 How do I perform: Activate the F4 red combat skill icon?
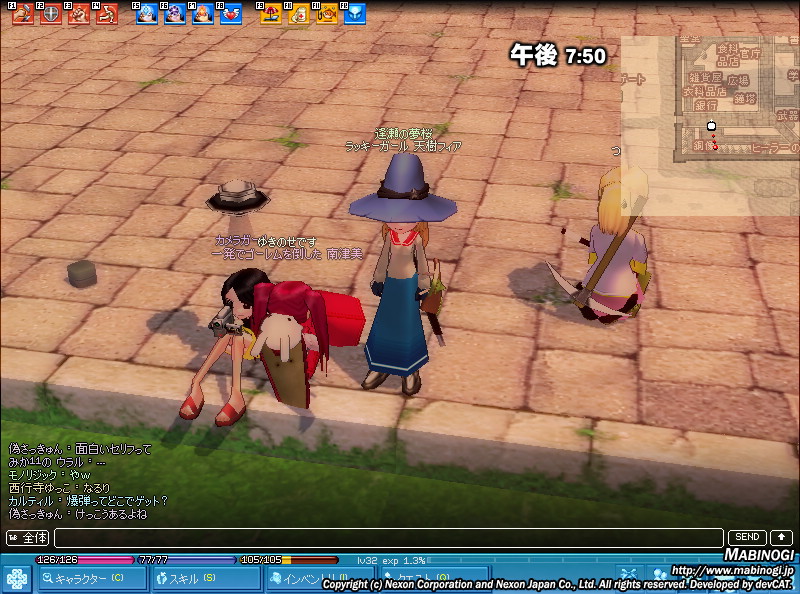pos(106,14)
